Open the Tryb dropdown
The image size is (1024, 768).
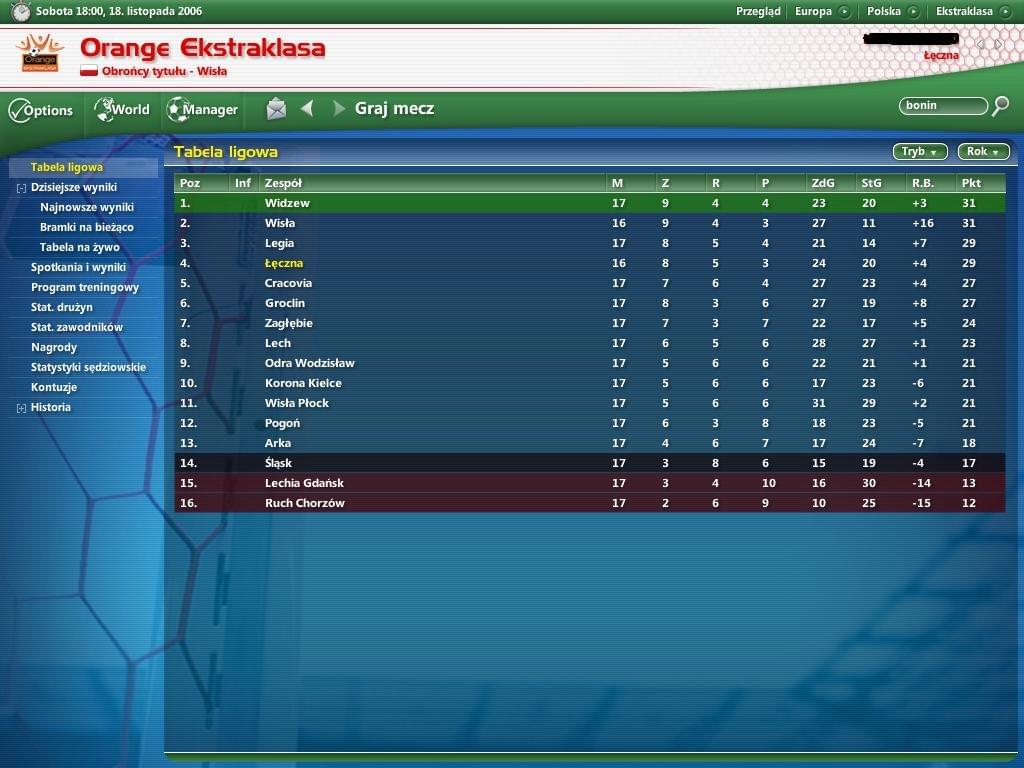point(920,152)
